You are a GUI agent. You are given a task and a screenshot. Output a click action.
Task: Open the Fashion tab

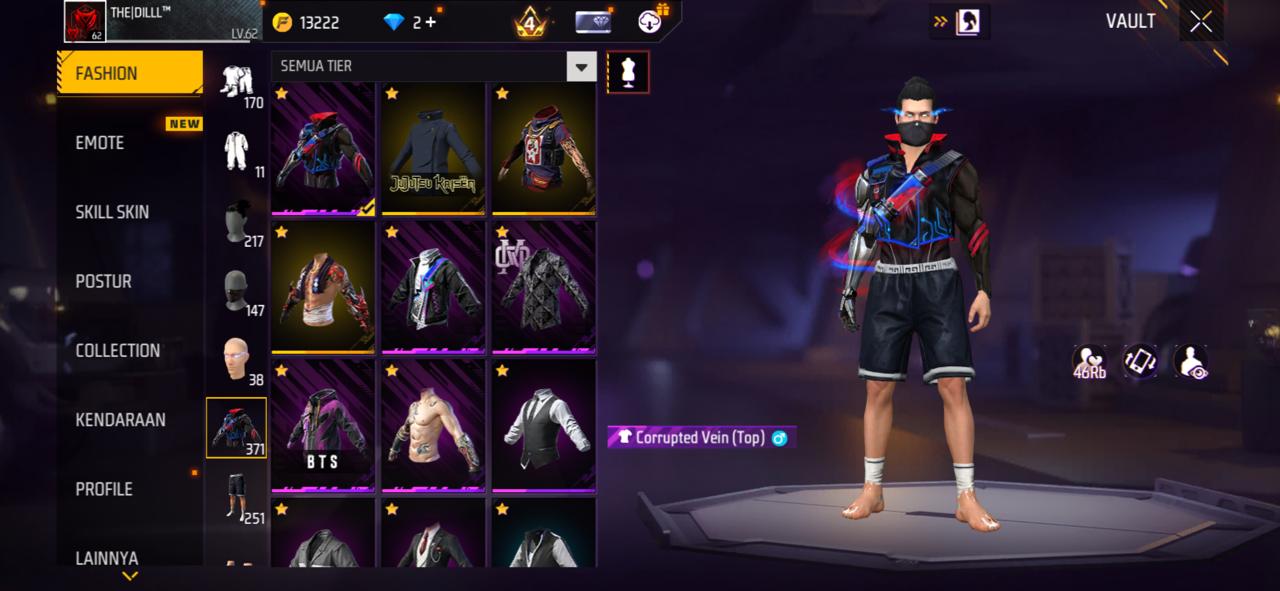click(128, 73)
